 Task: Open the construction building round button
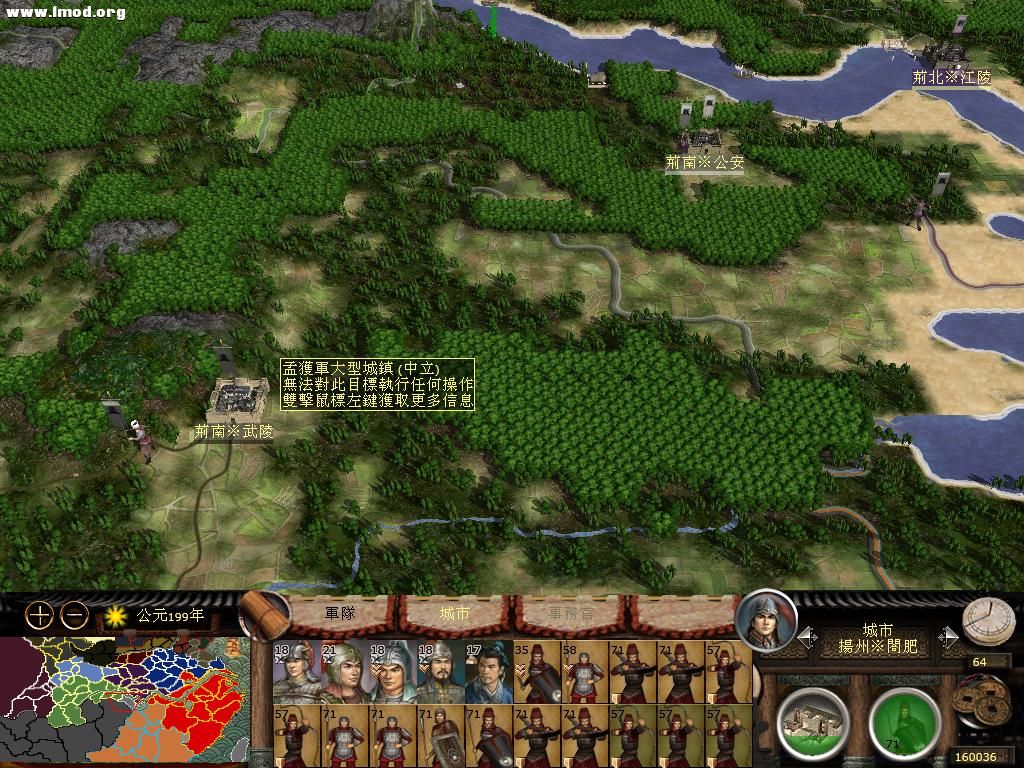[811, 717]
